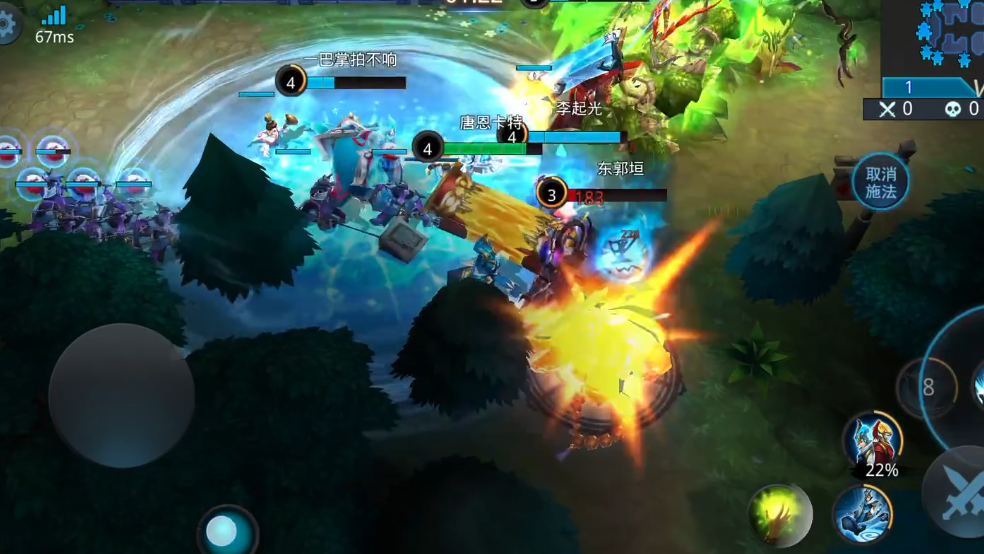Use the green glowing hand spell

[x=779, y=514]
